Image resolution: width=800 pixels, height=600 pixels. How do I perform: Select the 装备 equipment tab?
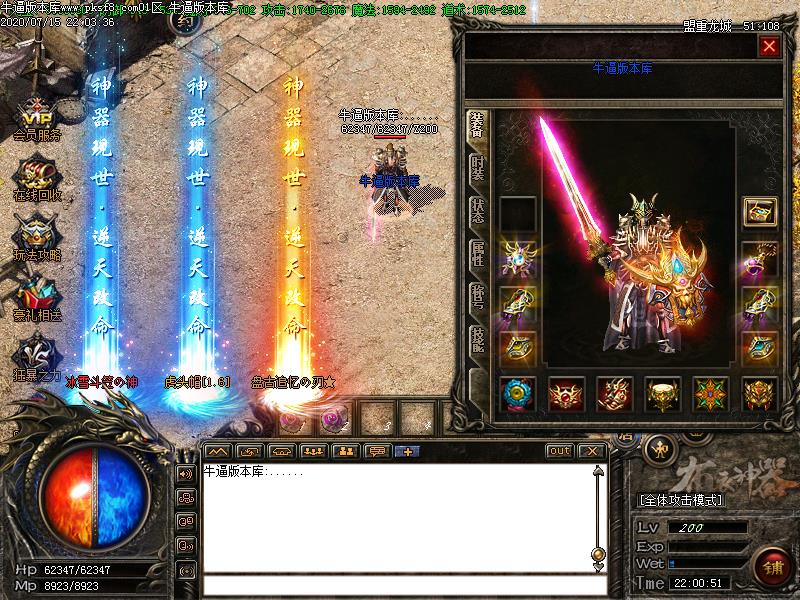coord(477,125)
